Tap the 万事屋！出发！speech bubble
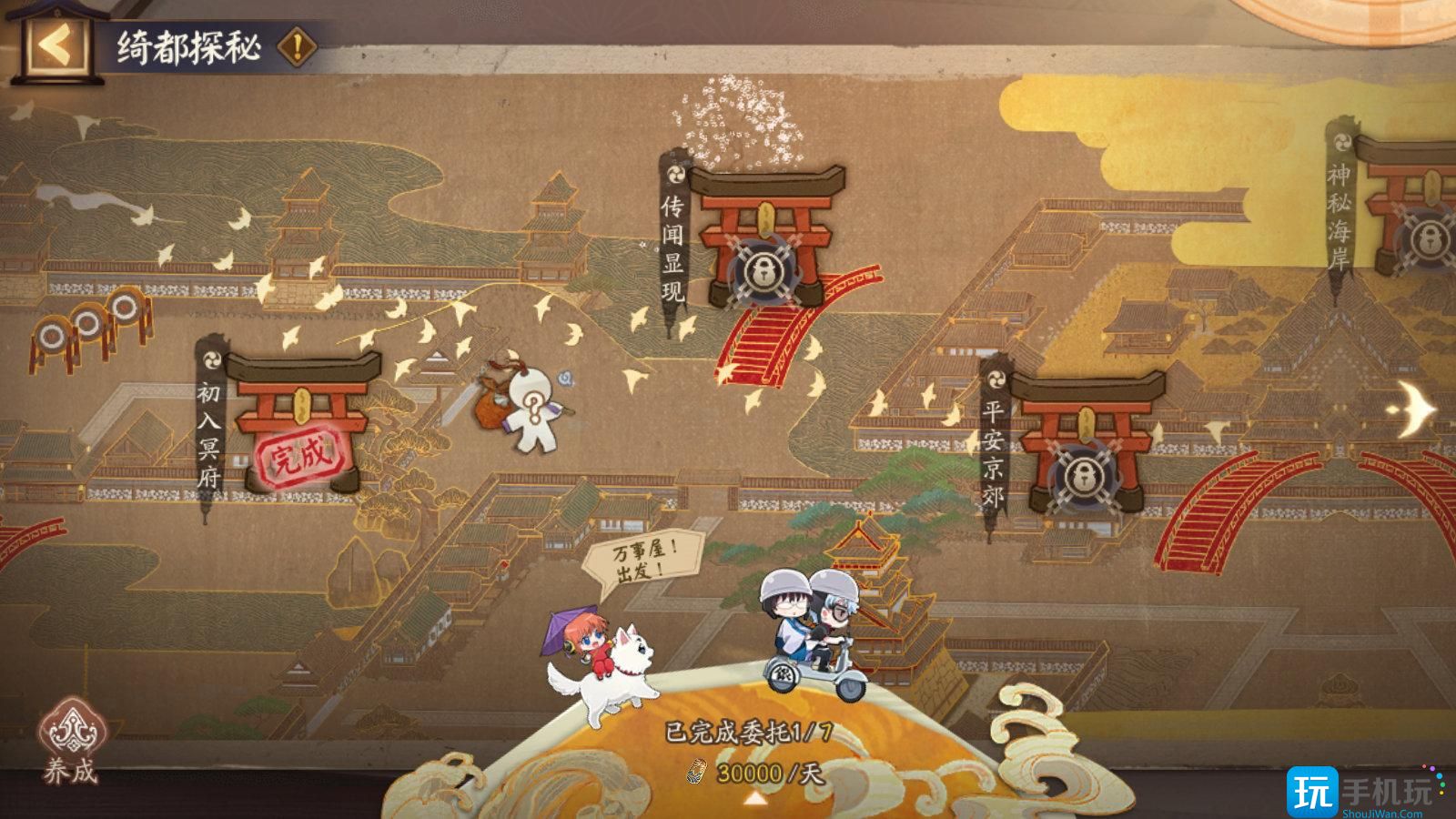Screen dimensions: 1456x819 coord(646,557)
